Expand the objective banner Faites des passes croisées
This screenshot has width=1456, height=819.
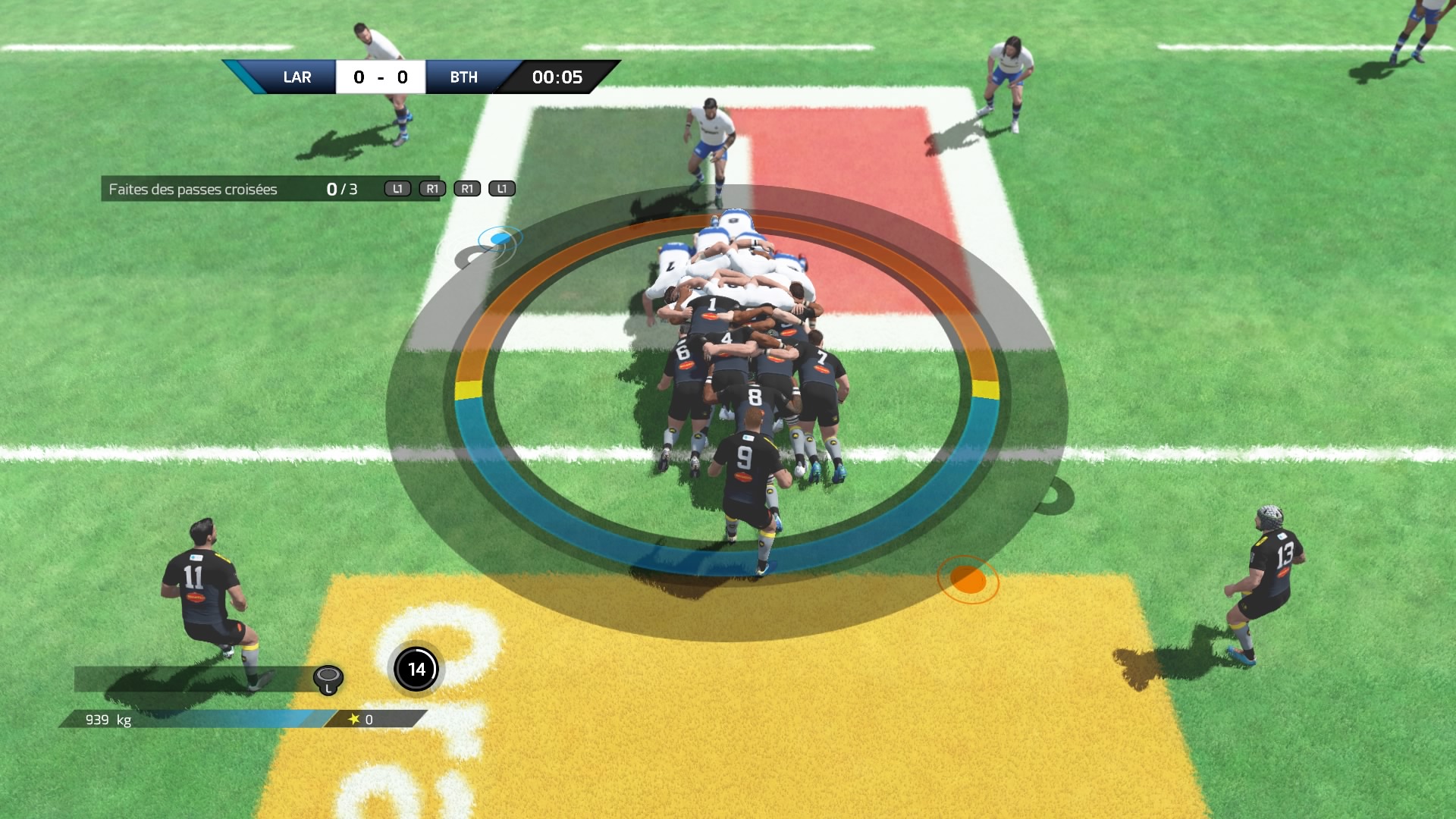click(x=193, y=187)
